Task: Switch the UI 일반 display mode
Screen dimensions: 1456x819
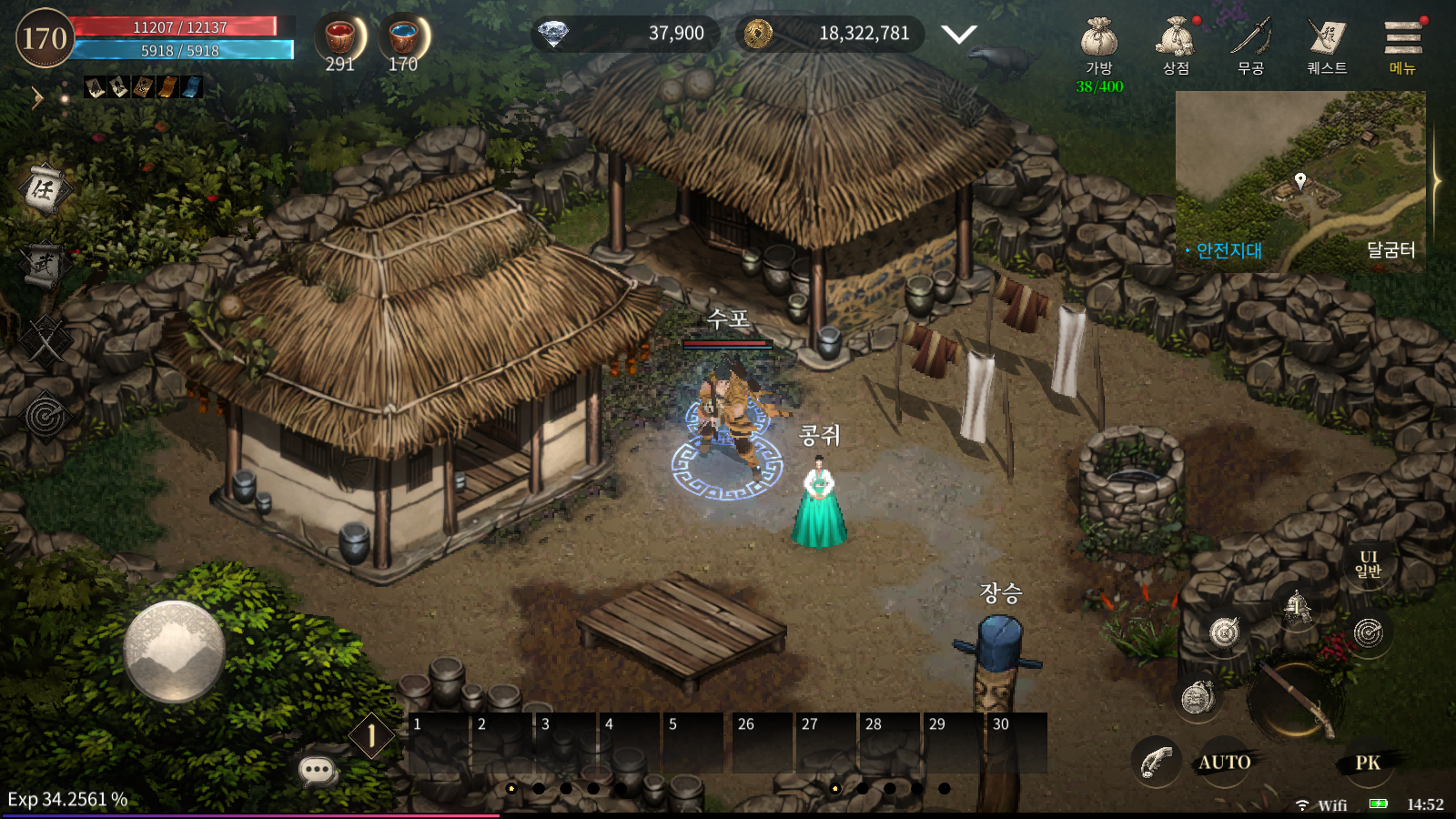Action: tap(1368, 564)
